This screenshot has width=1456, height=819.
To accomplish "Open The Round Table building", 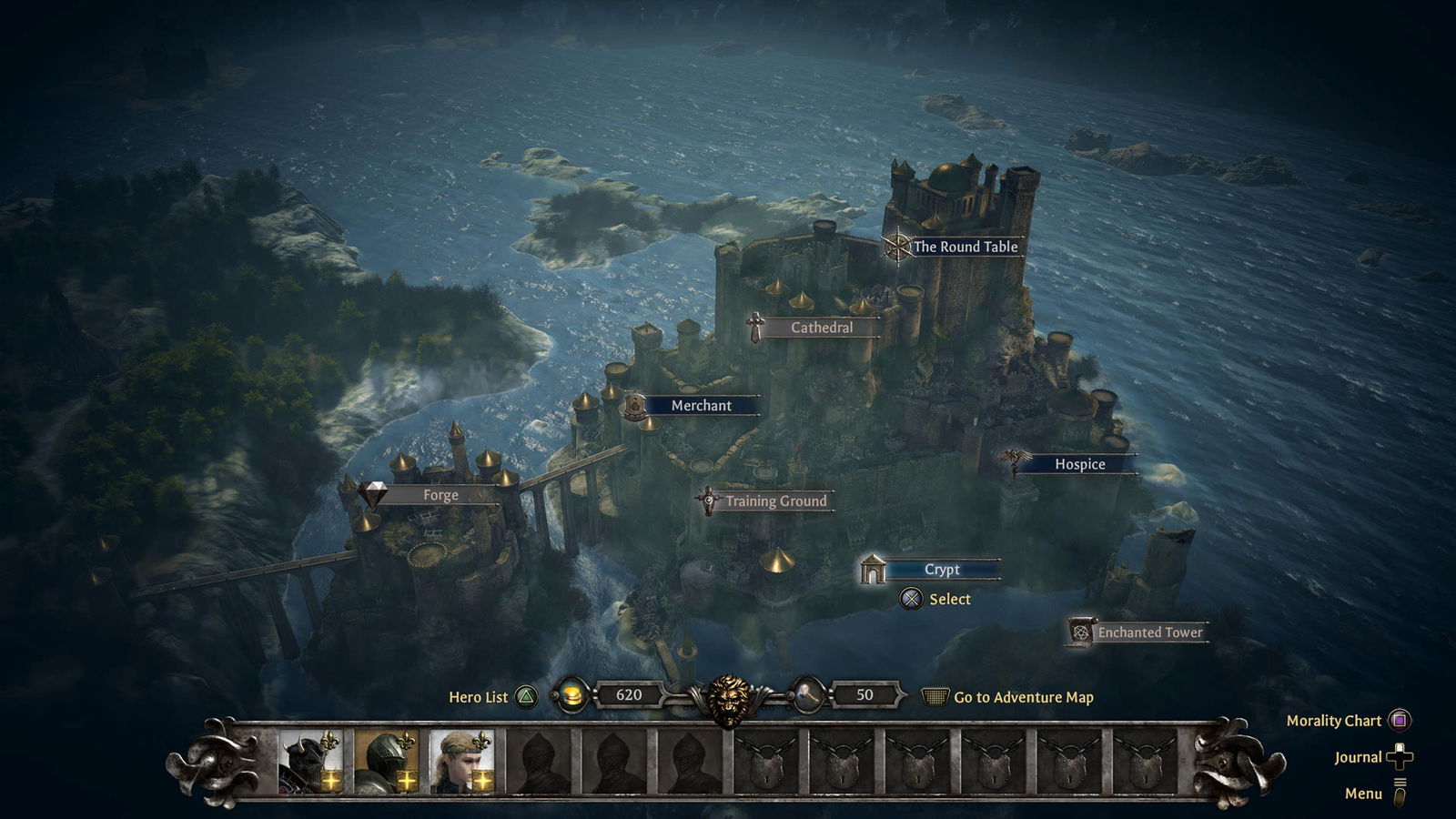I will coord(964,247).
